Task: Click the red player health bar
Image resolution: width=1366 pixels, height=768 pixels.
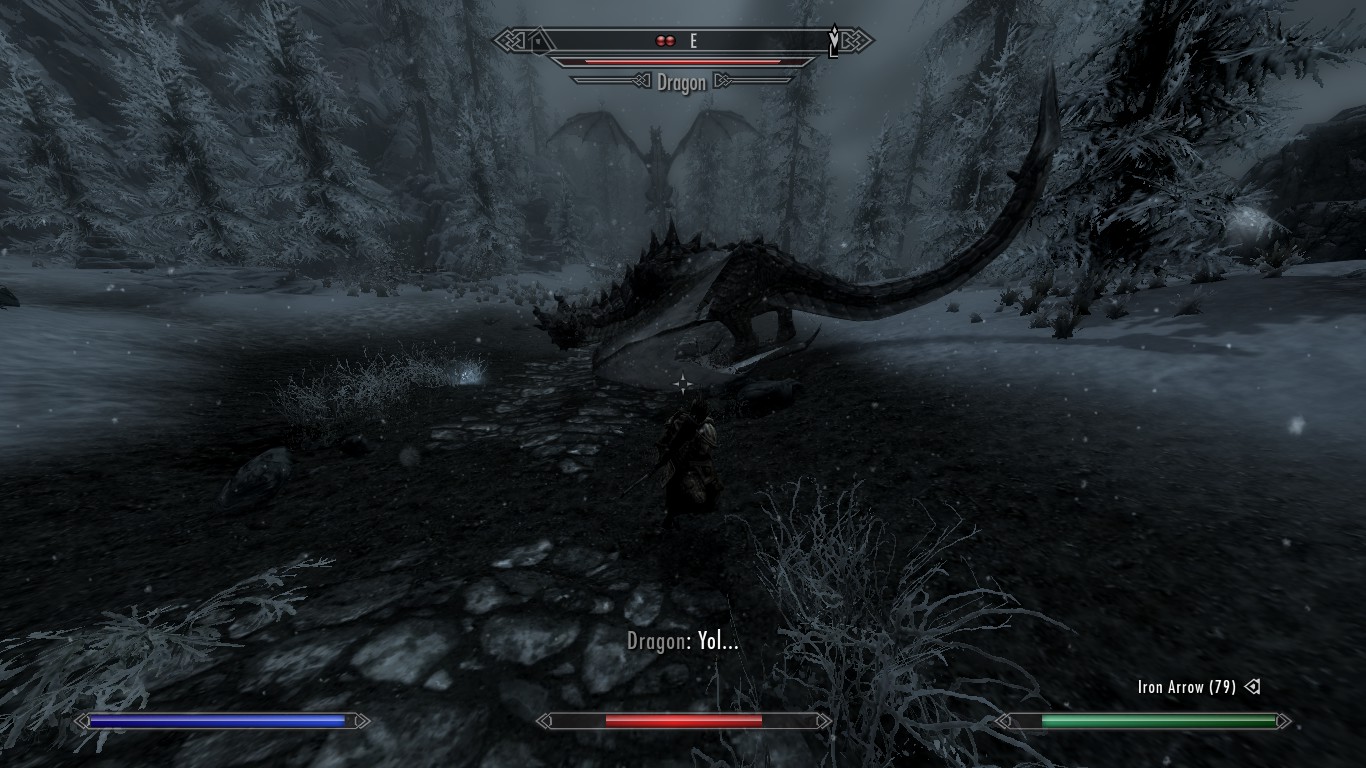Action: click(683, 719)
